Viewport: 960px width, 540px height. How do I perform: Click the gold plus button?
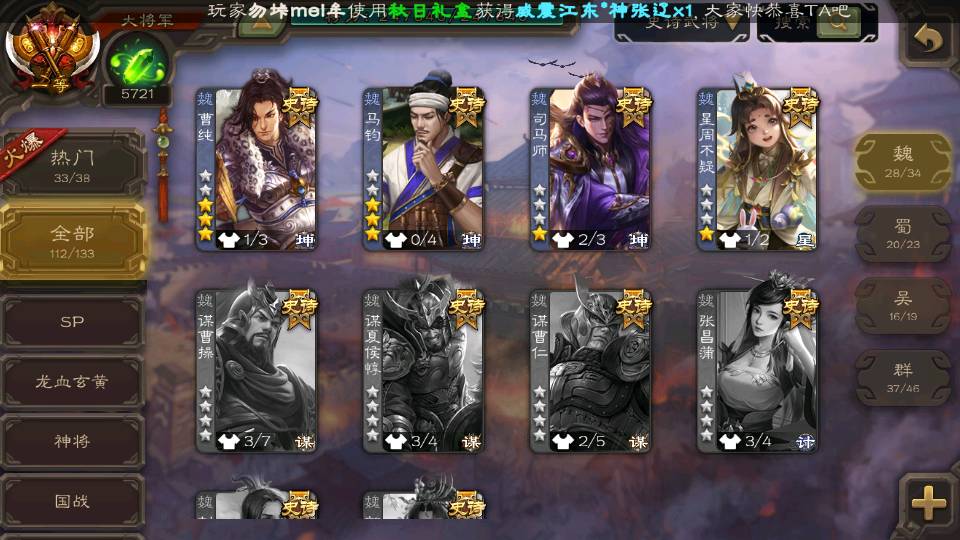click(929, 503)
